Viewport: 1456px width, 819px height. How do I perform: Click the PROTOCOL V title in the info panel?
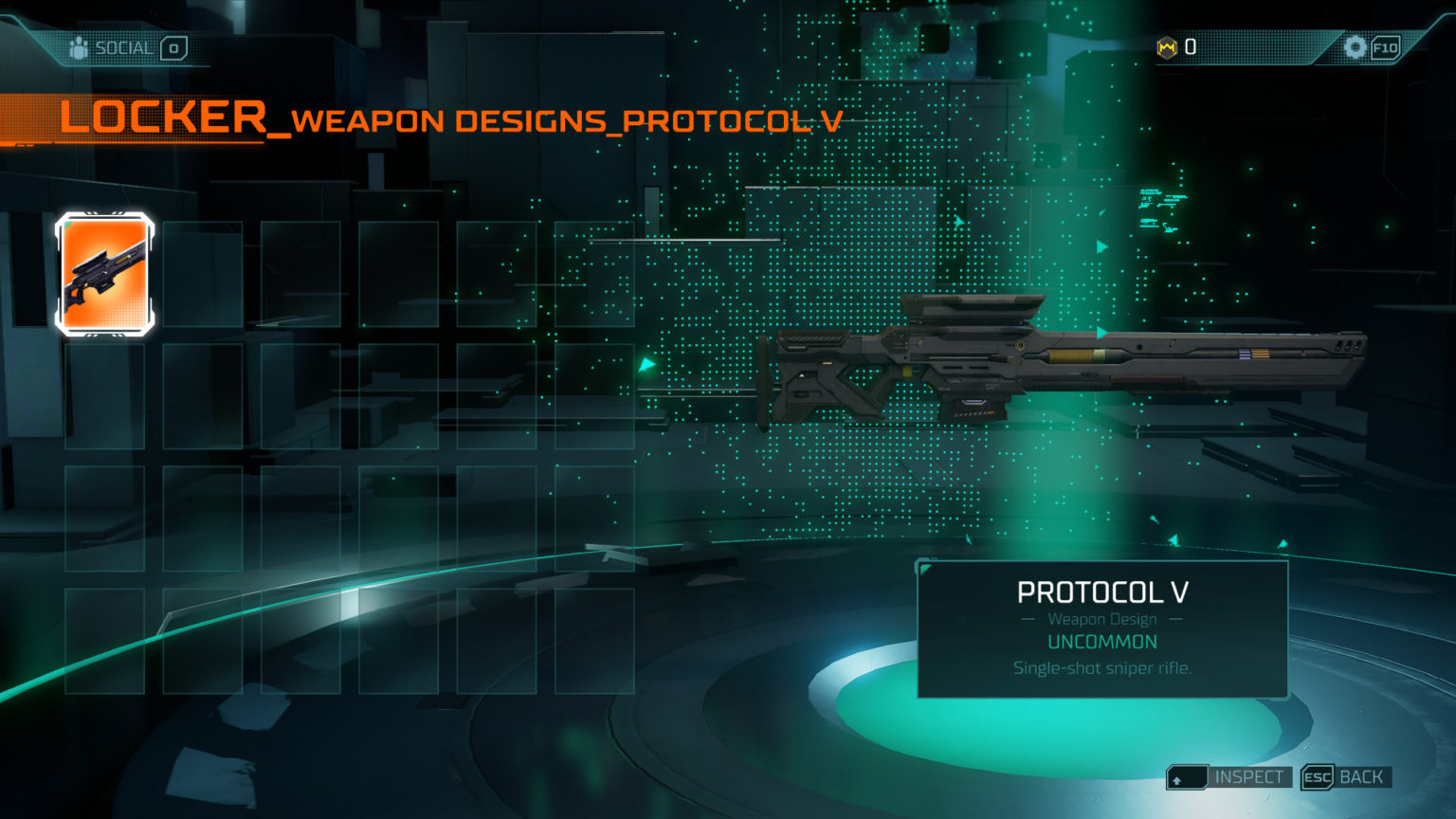pos(1101,591)
